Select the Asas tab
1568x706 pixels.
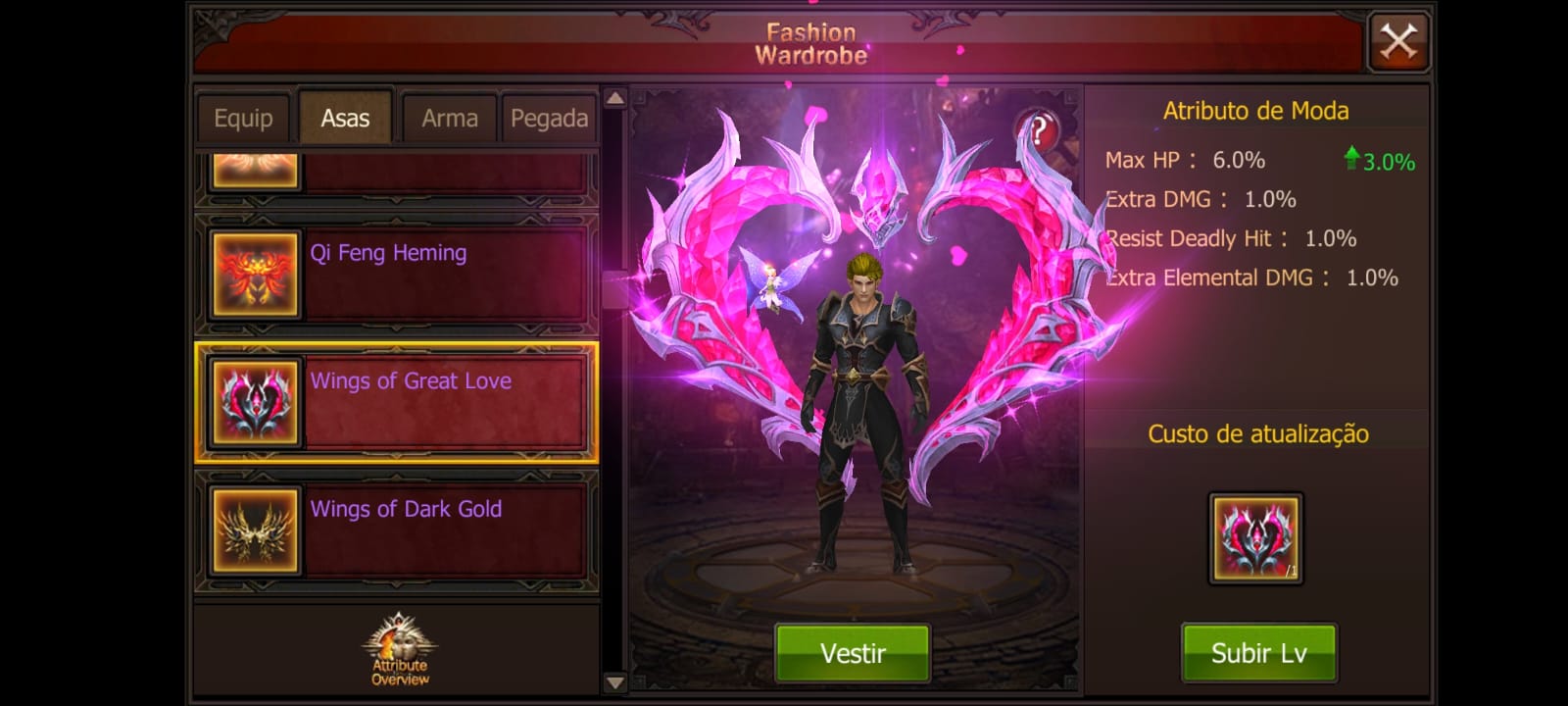(x=345, y=119)
